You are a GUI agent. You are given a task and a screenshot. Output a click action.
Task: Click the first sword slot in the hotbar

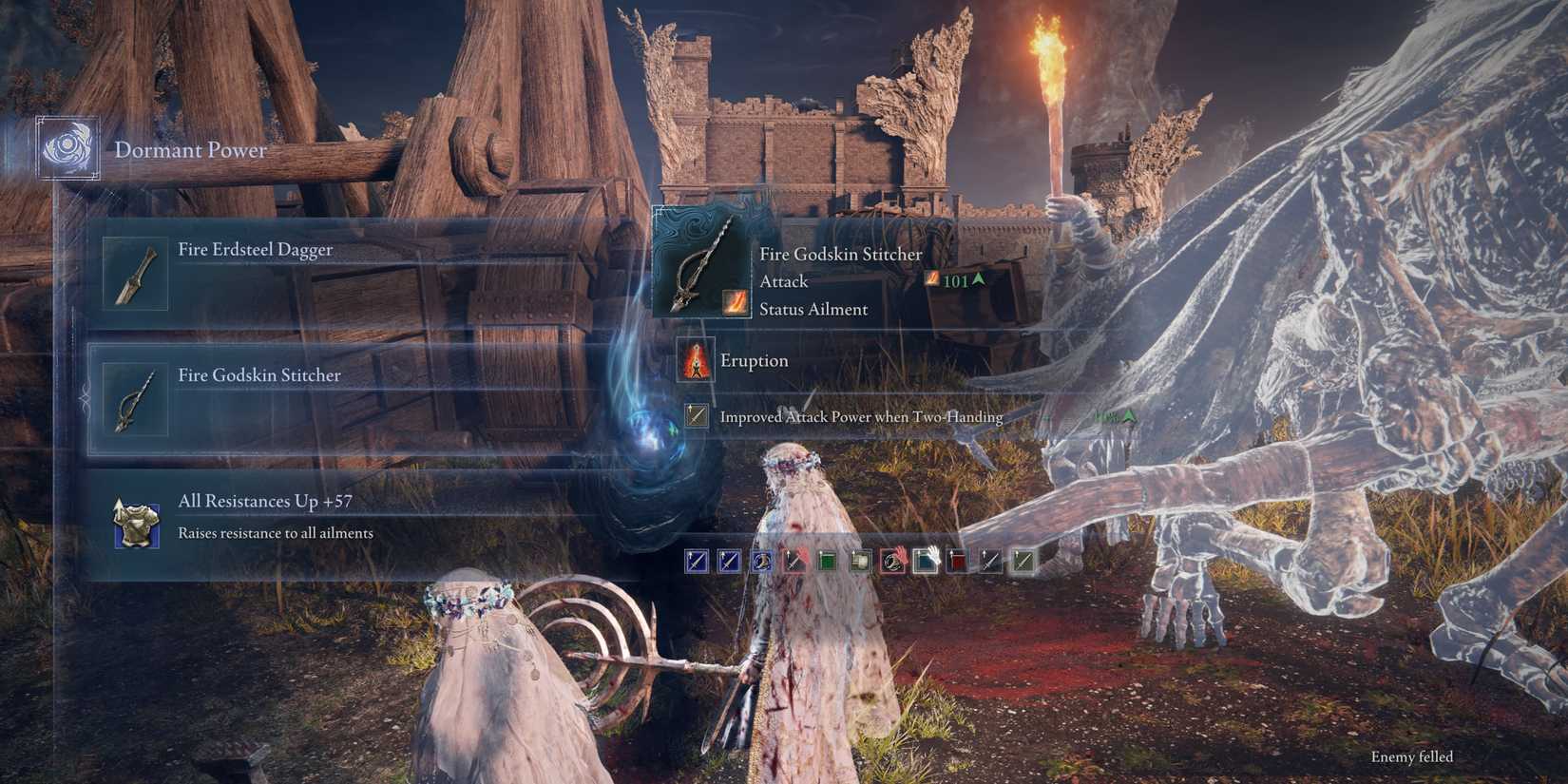tap(696, 561)
